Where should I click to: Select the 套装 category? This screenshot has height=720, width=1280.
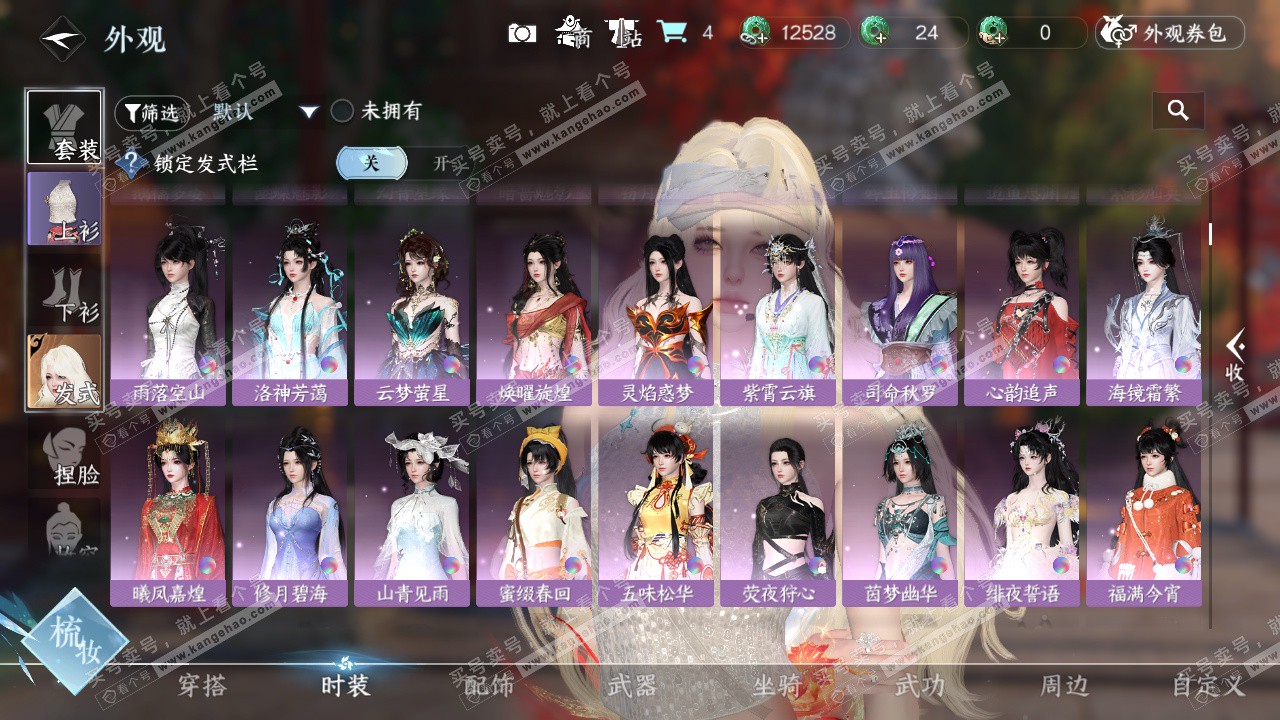pos(64,127)
